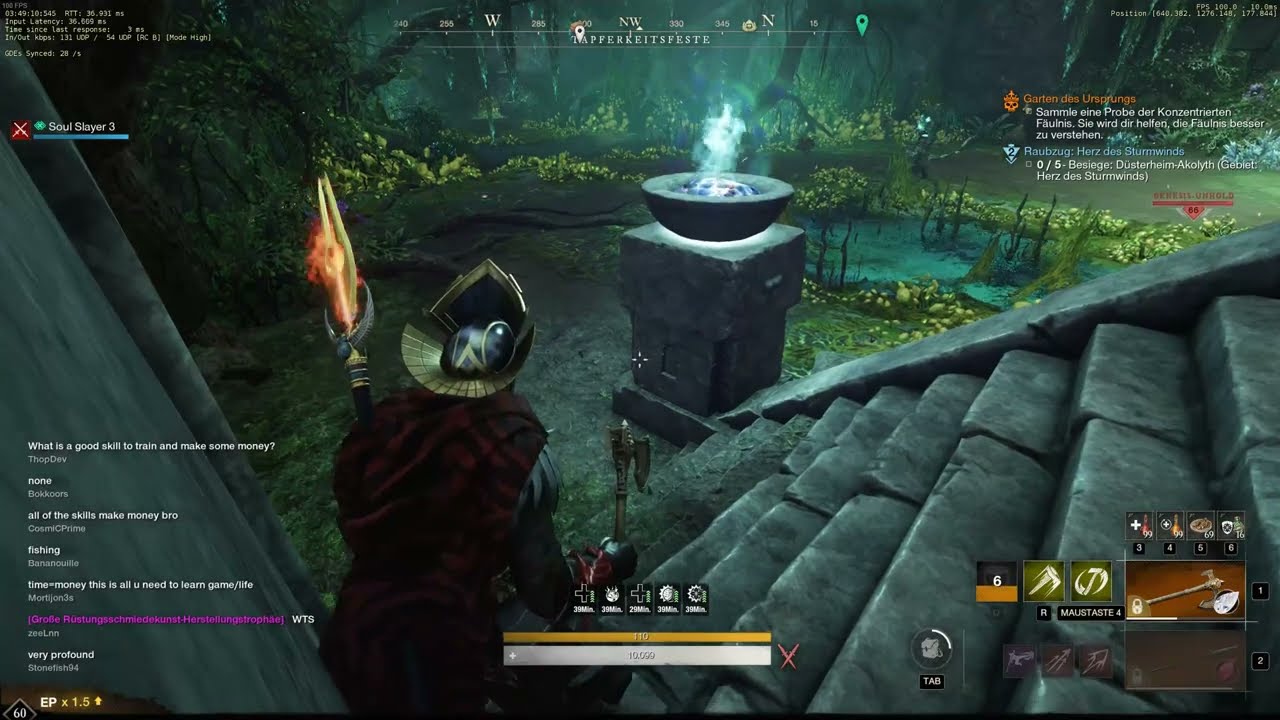Select the food dish consumable slot
The height and width of the screenshot is (720, 1280).
pos(1201,527)
